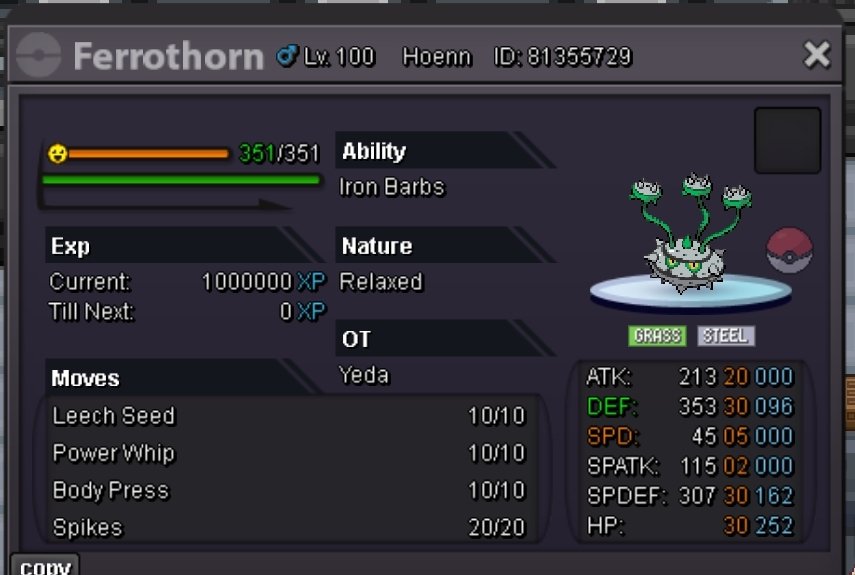Click the happiness face icon

coord(59,154)
